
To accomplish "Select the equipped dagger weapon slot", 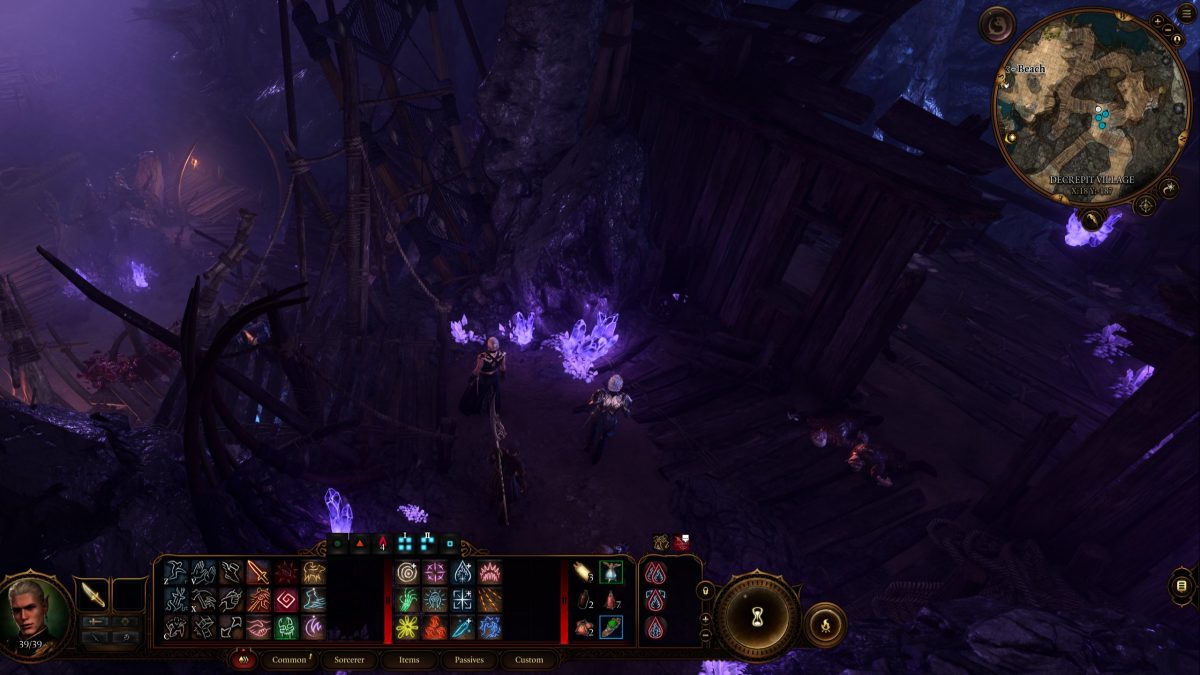I will tap(92, 594).
